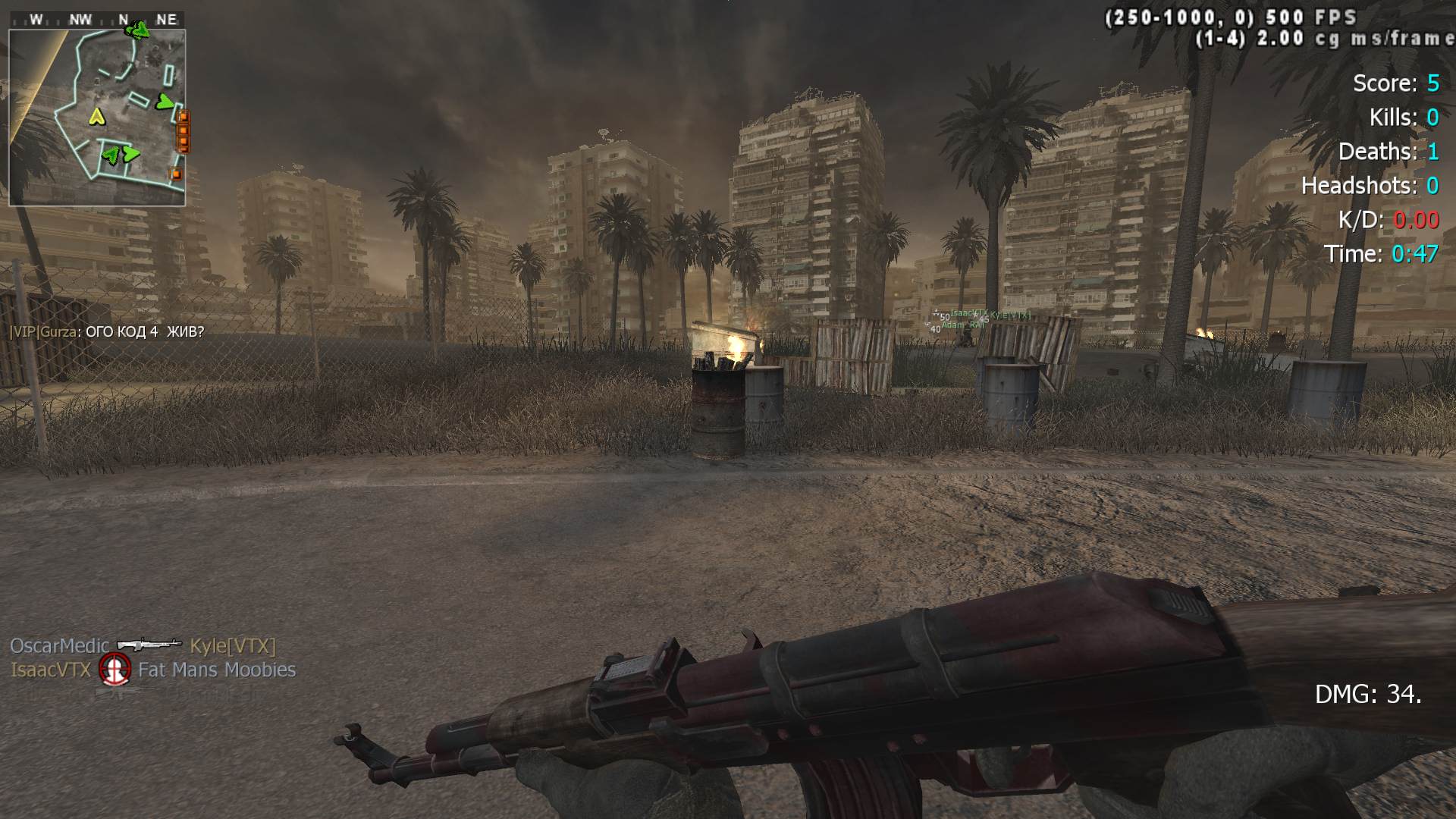Viewport: 1456px width, 819px height.
Task: Select the rifle icon in kill feed
Action: pyautogui.click(x=149, y=645)
